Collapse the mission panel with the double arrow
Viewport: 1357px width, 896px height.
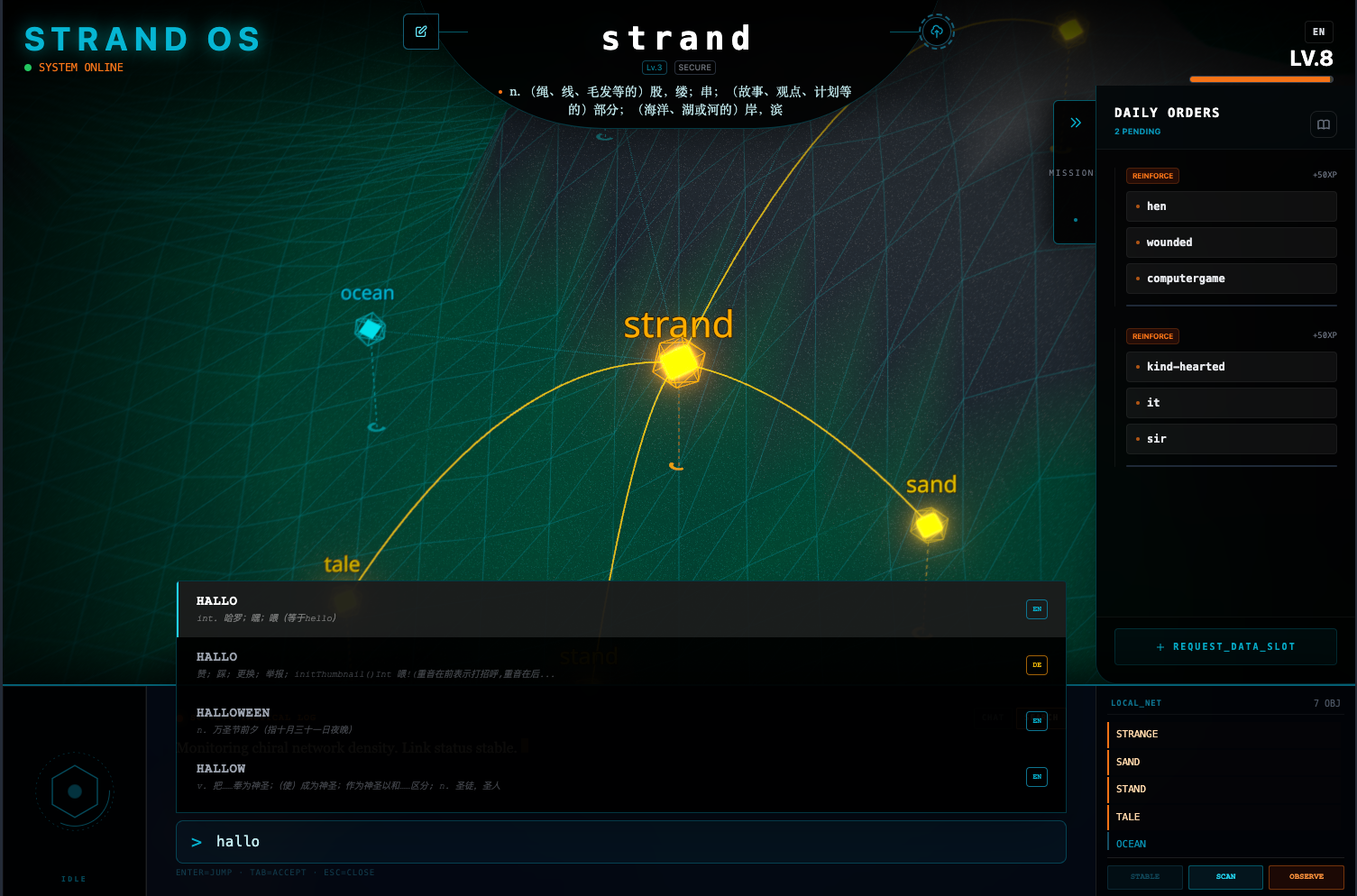point(1076,123)
